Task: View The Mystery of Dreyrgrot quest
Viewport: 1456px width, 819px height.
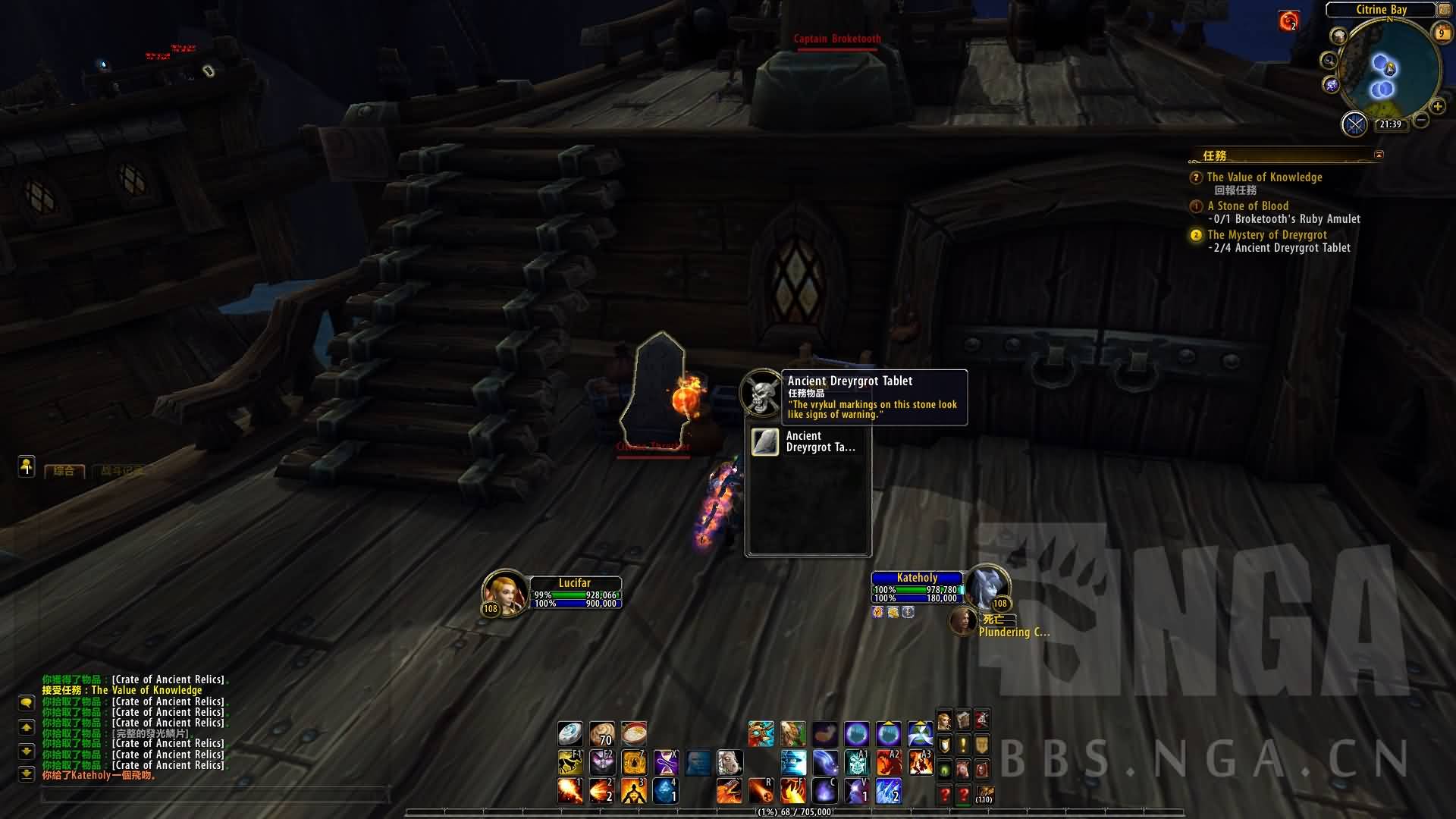Action: [x=1266, y=235]
